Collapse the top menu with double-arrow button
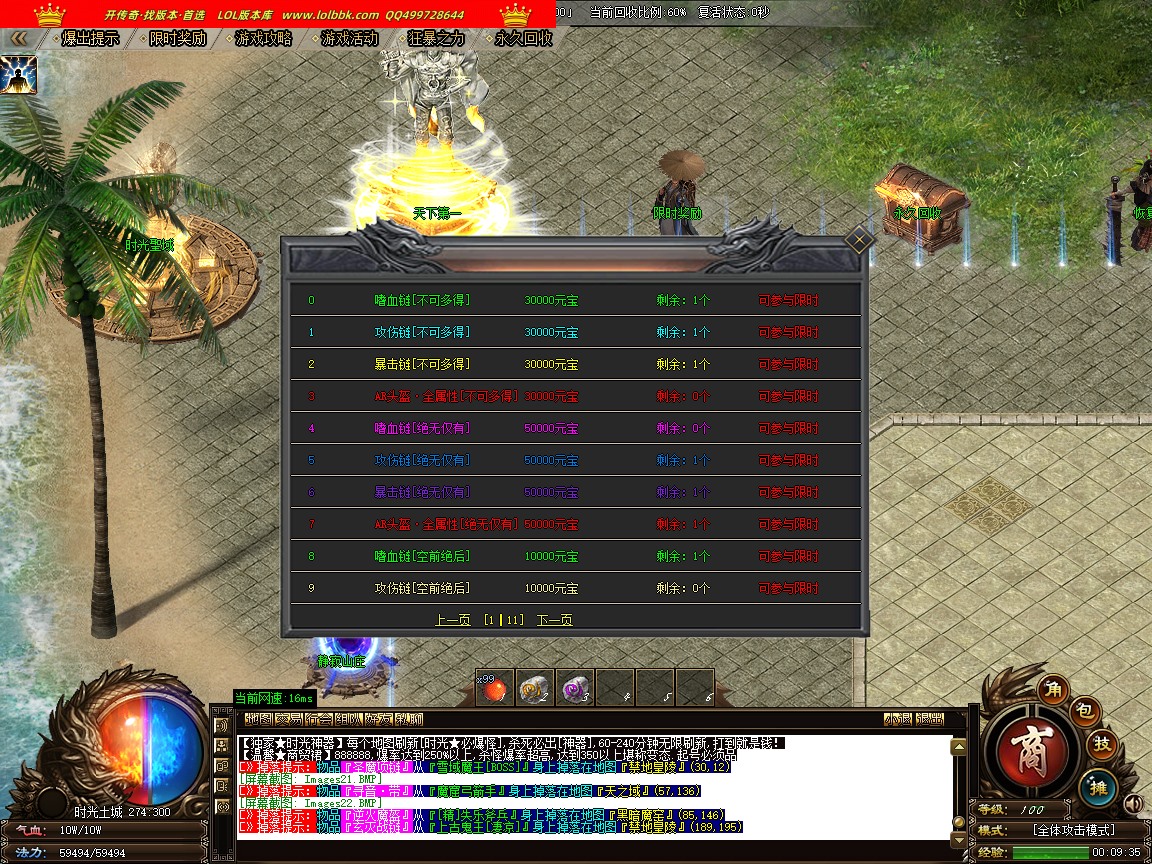 [18, 38]
